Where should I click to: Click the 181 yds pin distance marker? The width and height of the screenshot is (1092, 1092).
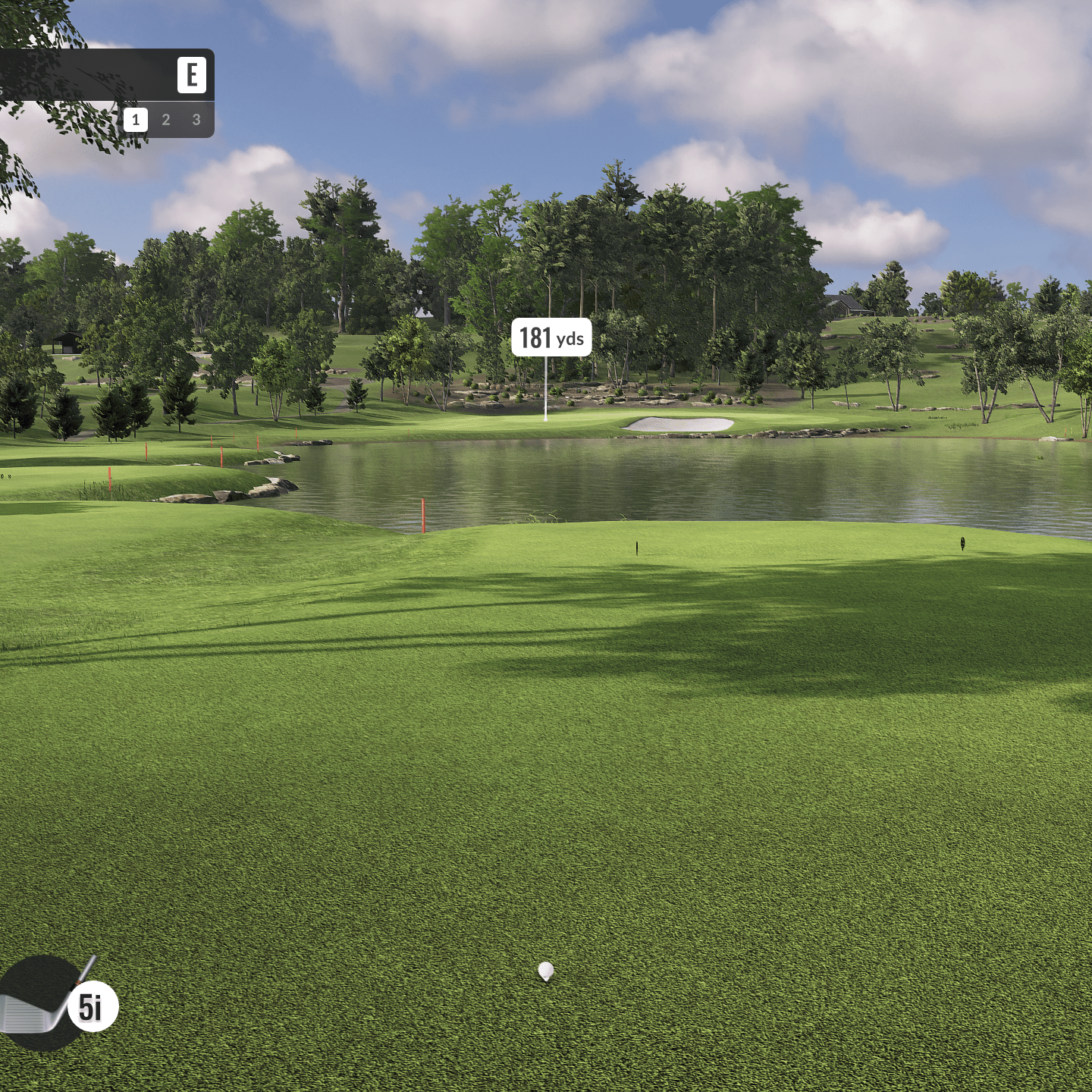pos(551,337)
